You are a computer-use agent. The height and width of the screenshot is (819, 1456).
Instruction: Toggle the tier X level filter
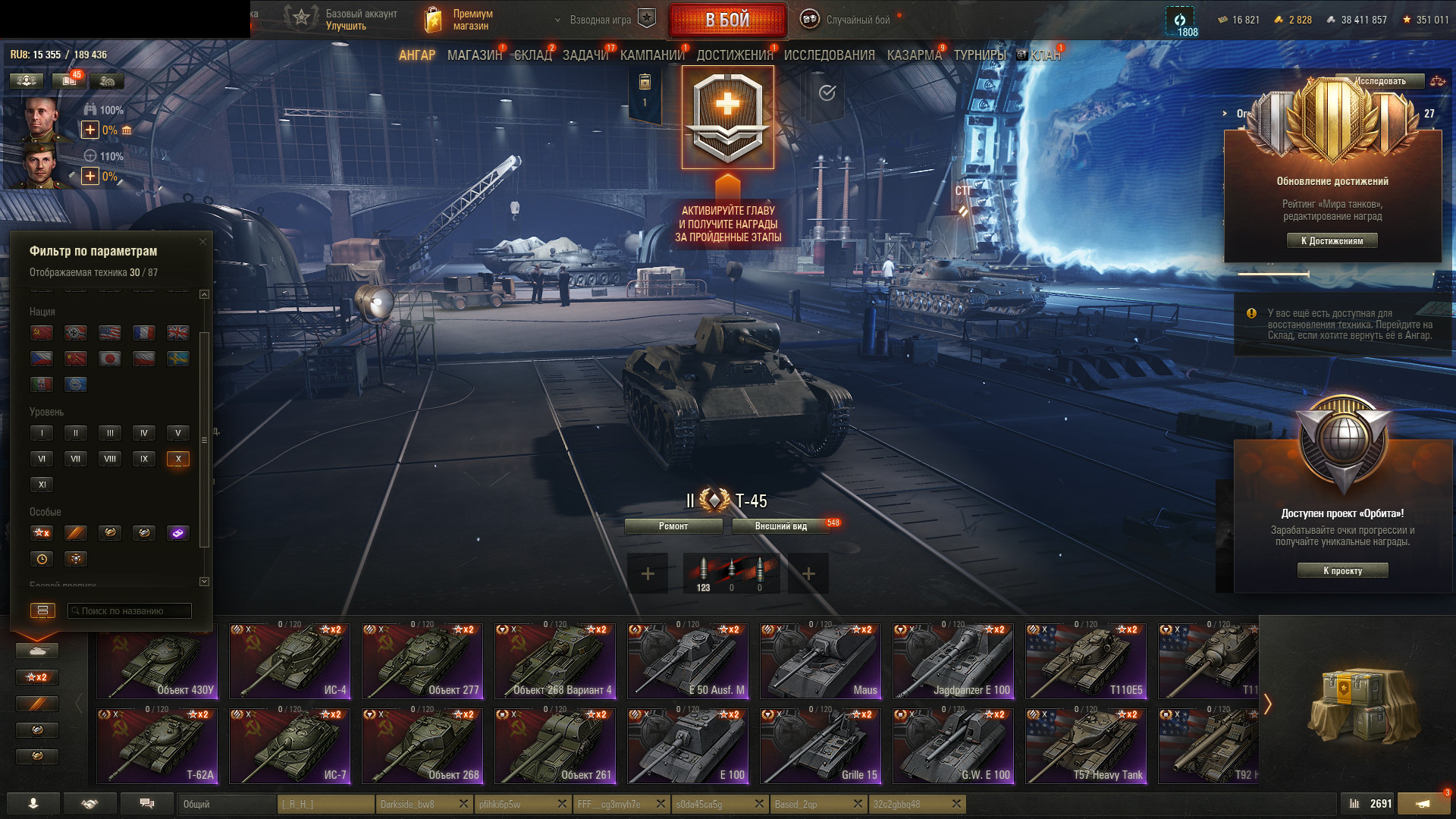178,459
